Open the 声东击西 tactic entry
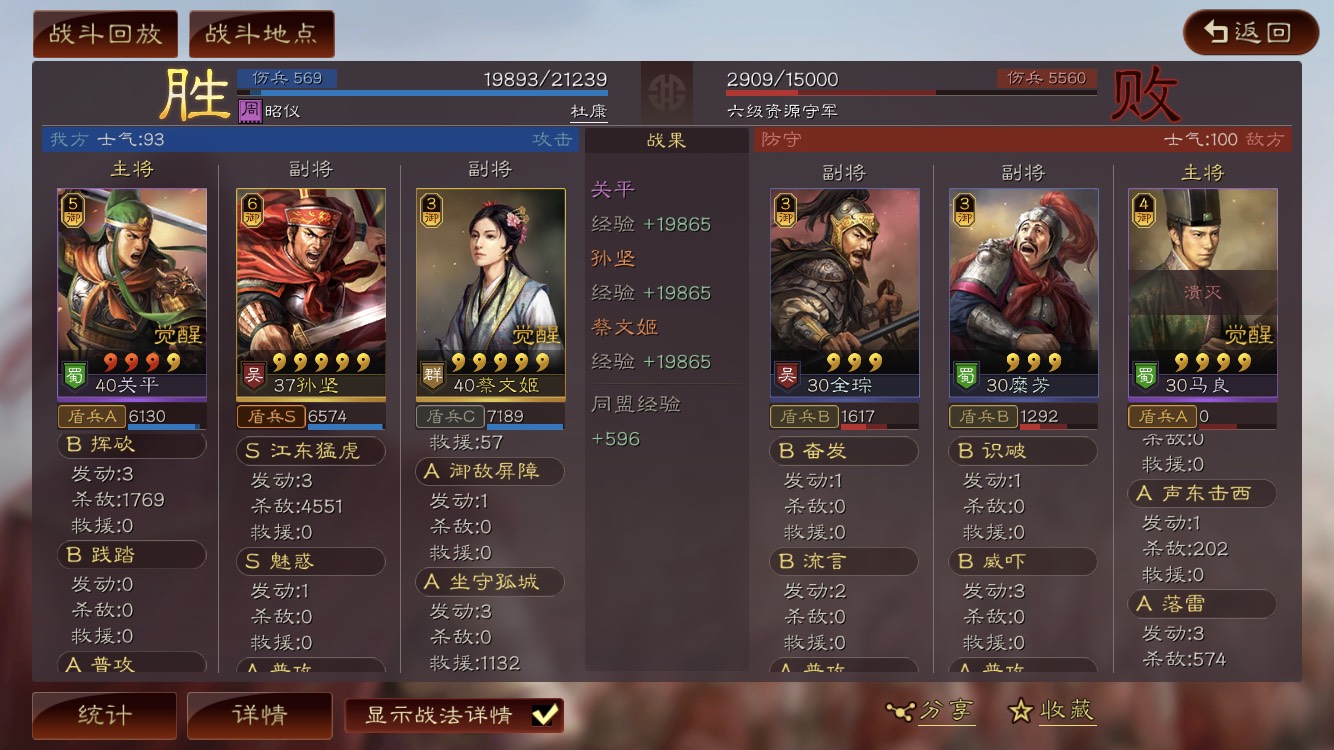 point(1202,493)
